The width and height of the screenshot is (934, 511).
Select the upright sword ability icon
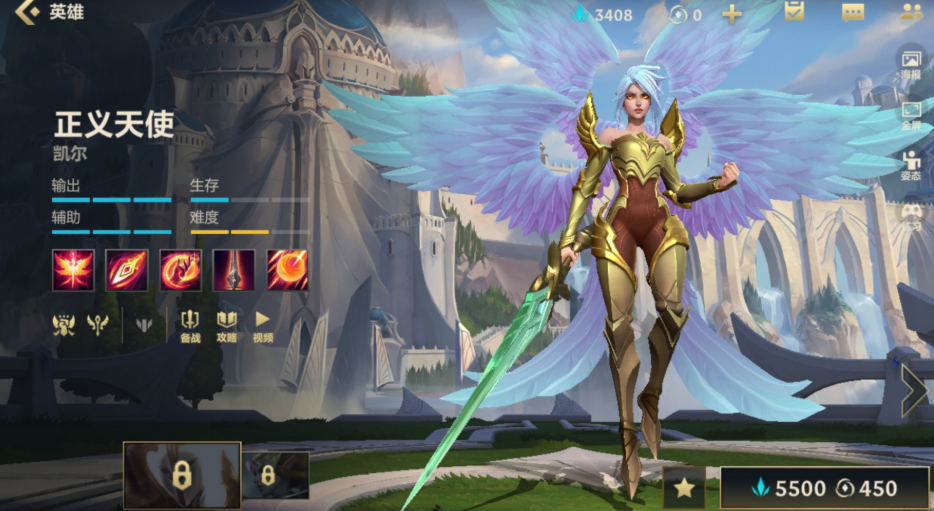coord(233,270)
